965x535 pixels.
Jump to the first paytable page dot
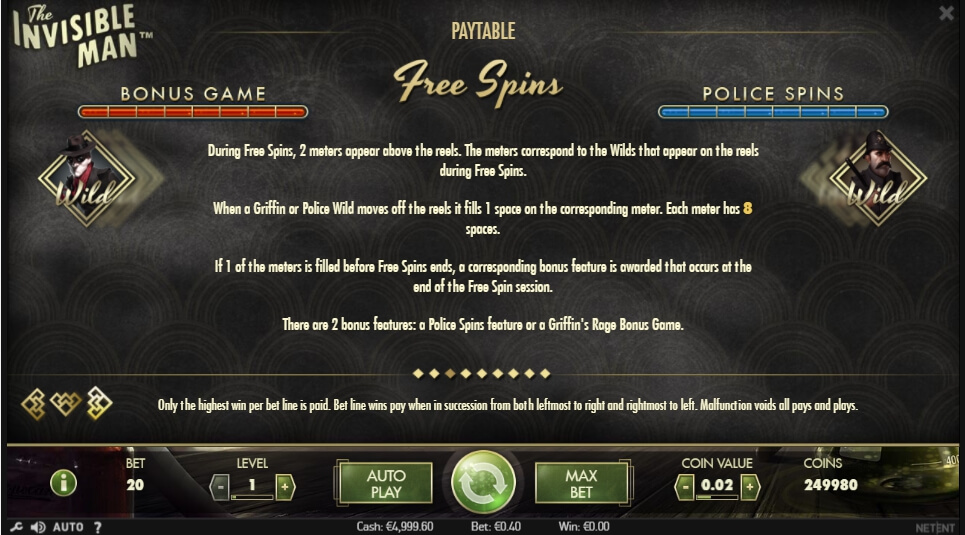[x=419, y=373]
